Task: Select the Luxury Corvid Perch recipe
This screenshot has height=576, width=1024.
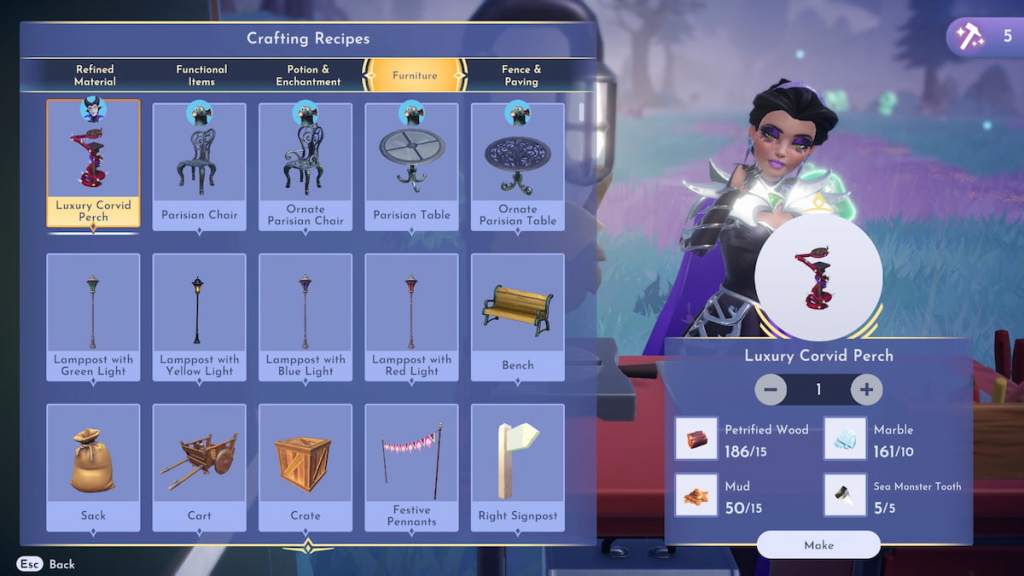Action: [93, 163]
